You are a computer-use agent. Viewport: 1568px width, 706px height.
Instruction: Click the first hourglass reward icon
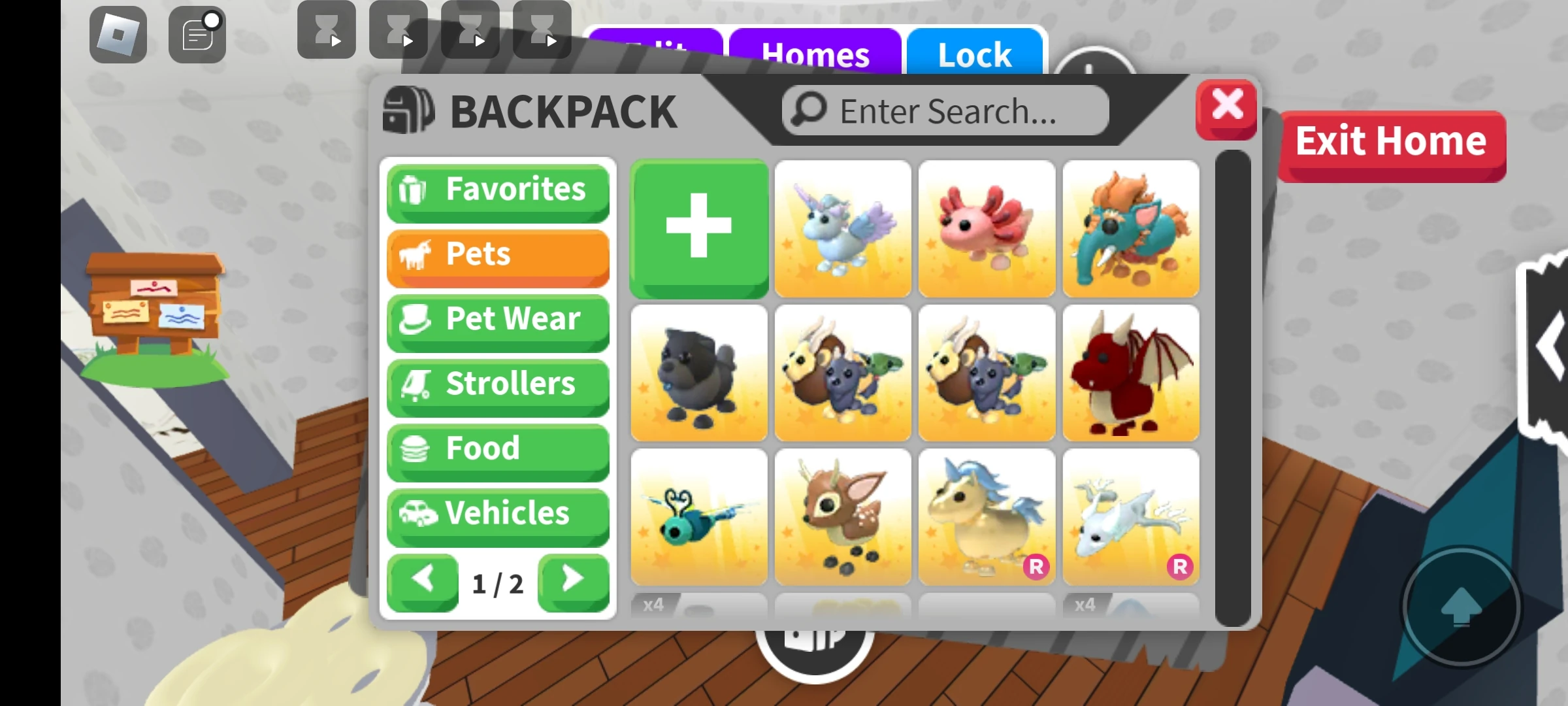click(x=326, y=29)
